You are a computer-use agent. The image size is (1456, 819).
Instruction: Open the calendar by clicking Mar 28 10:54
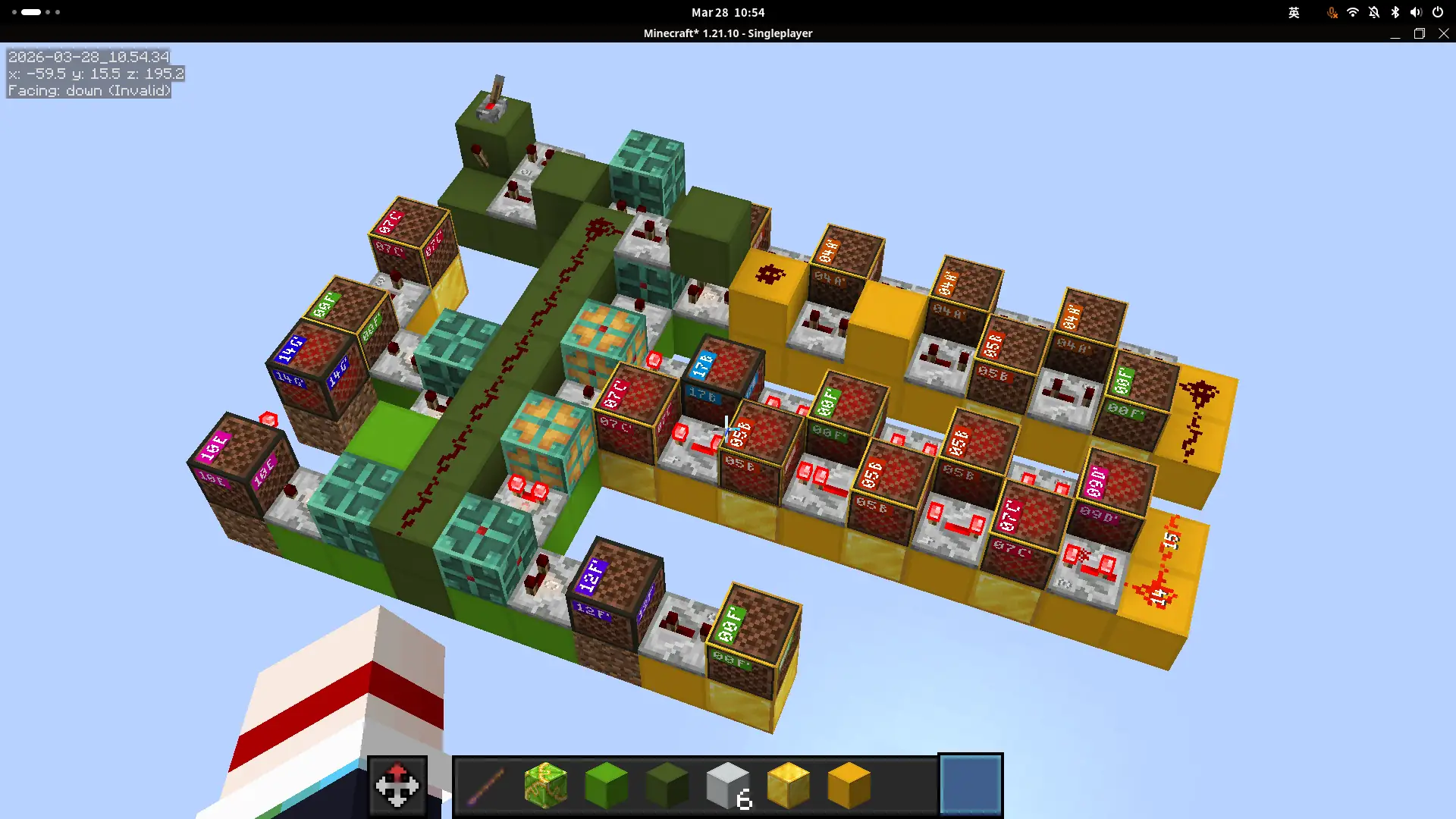click(727, 12)
